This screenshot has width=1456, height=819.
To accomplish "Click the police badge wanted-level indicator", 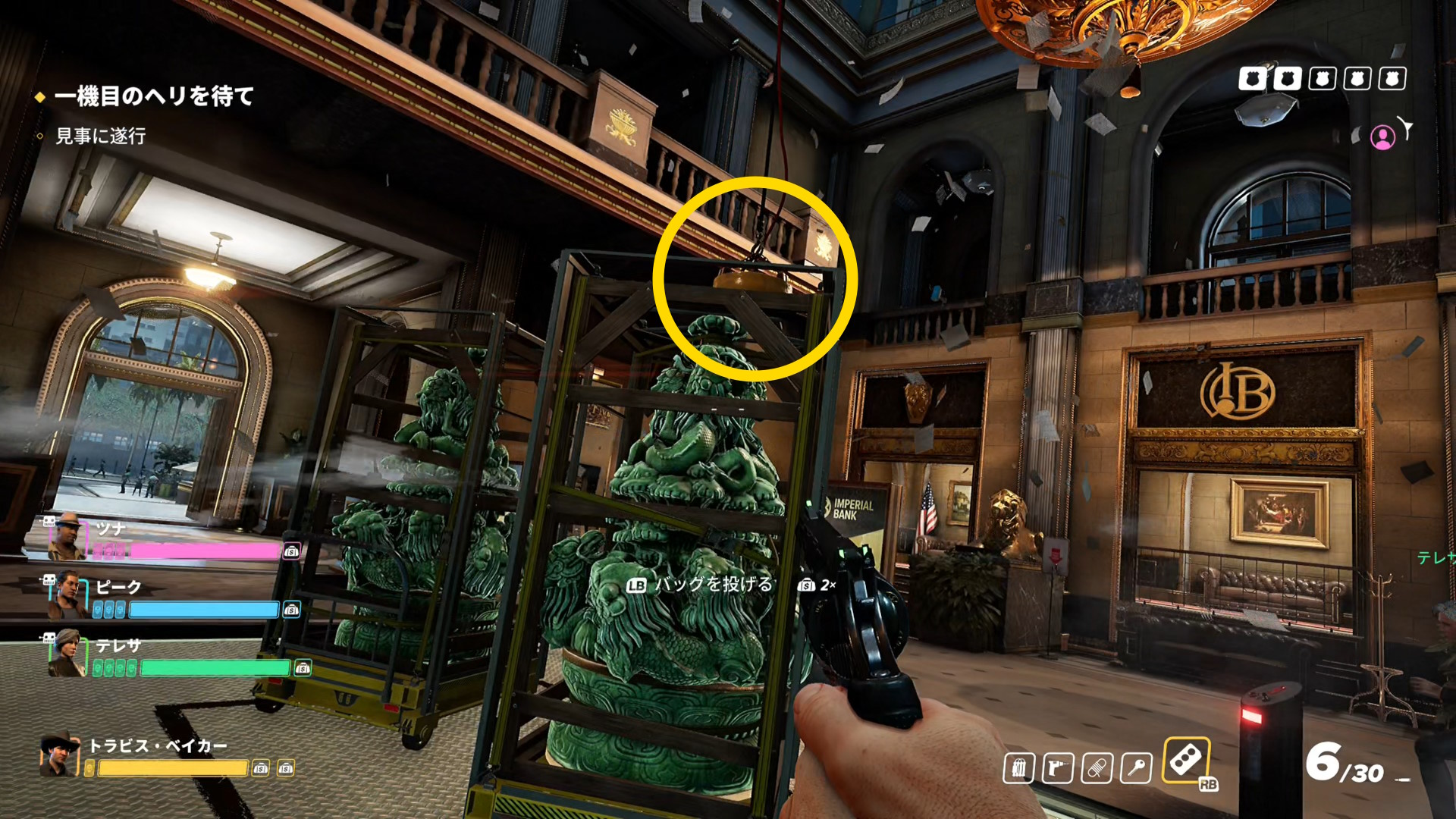I will coord(1322,79).
